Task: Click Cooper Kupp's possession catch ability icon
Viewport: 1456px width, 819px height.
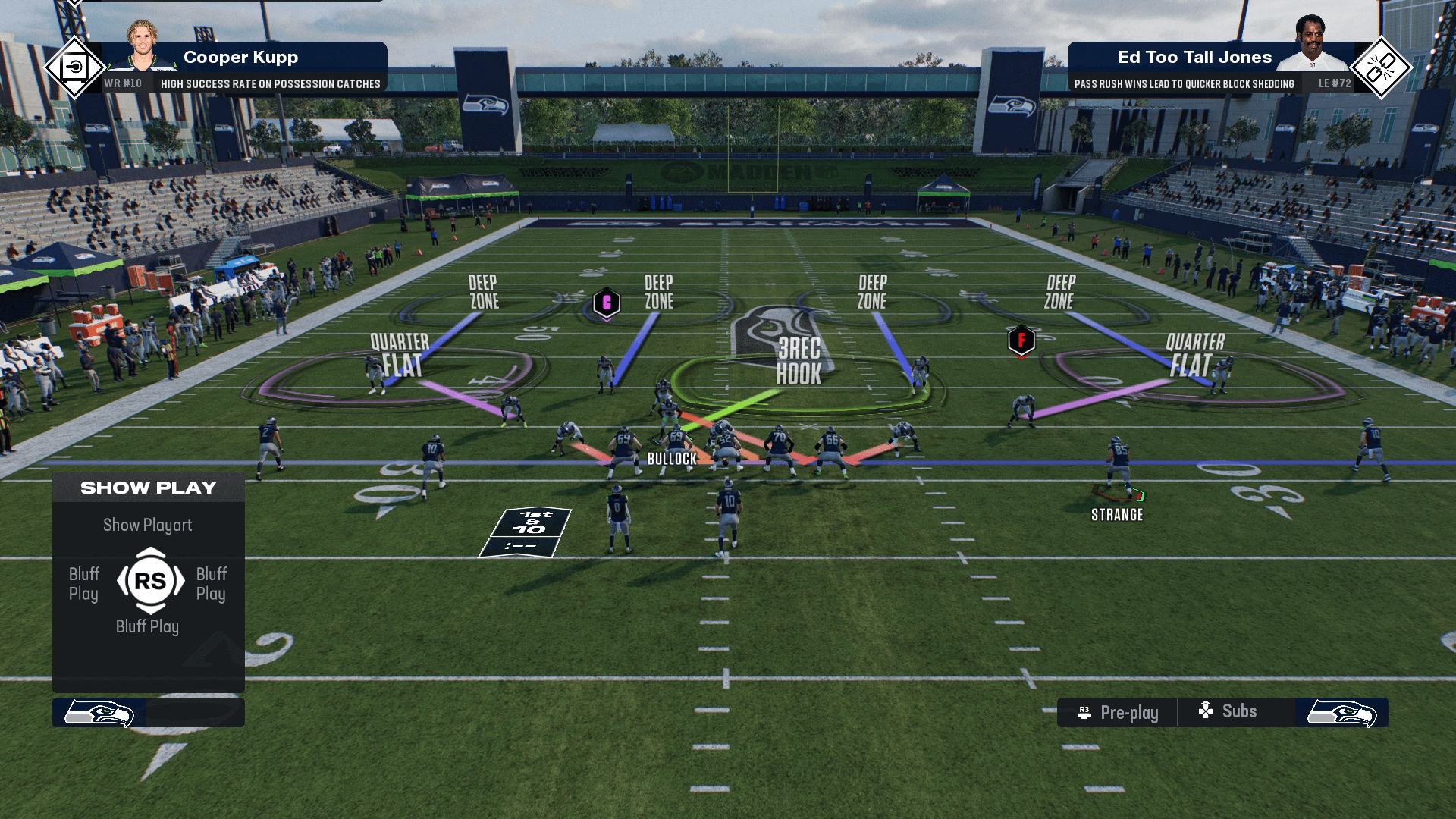Action: (74, 68)
